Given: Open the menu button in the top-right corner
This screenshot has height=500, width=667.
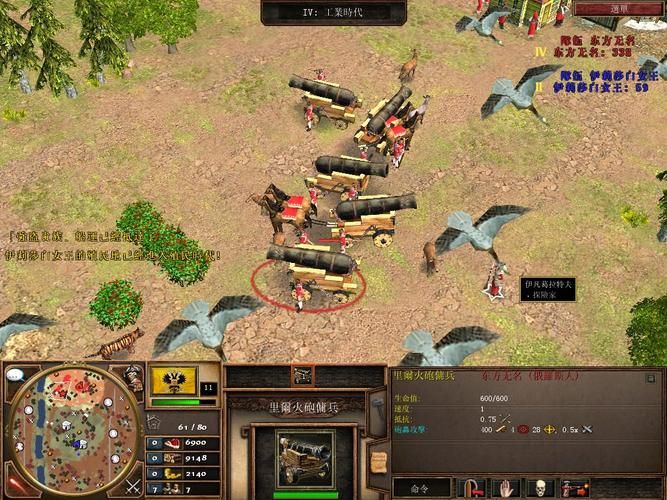Looking at the screenshot, I should (x=619, y=9).
